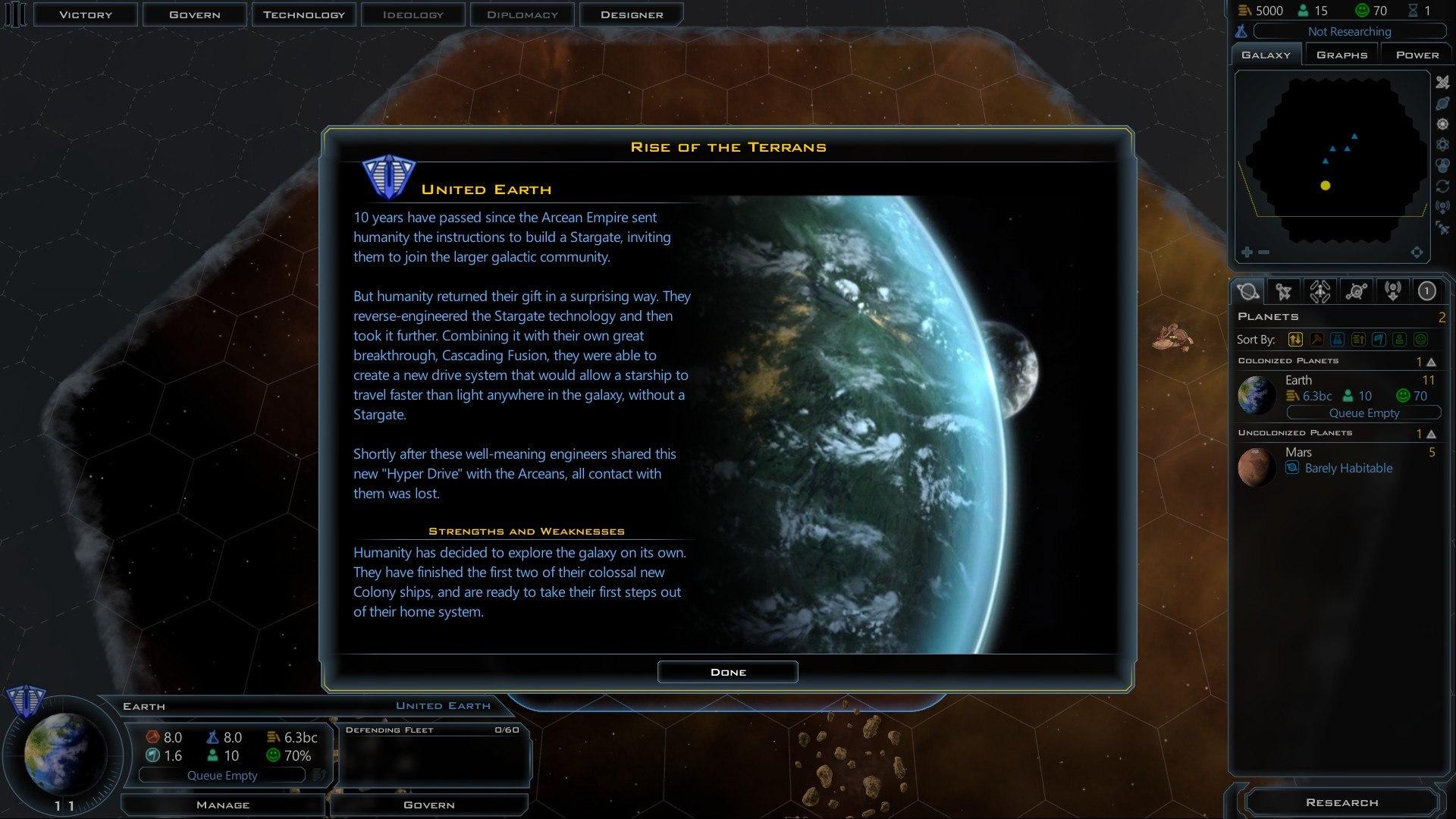Open the shipyard rocket tab above Planets panel
1456x819 pixels.
1320,290
